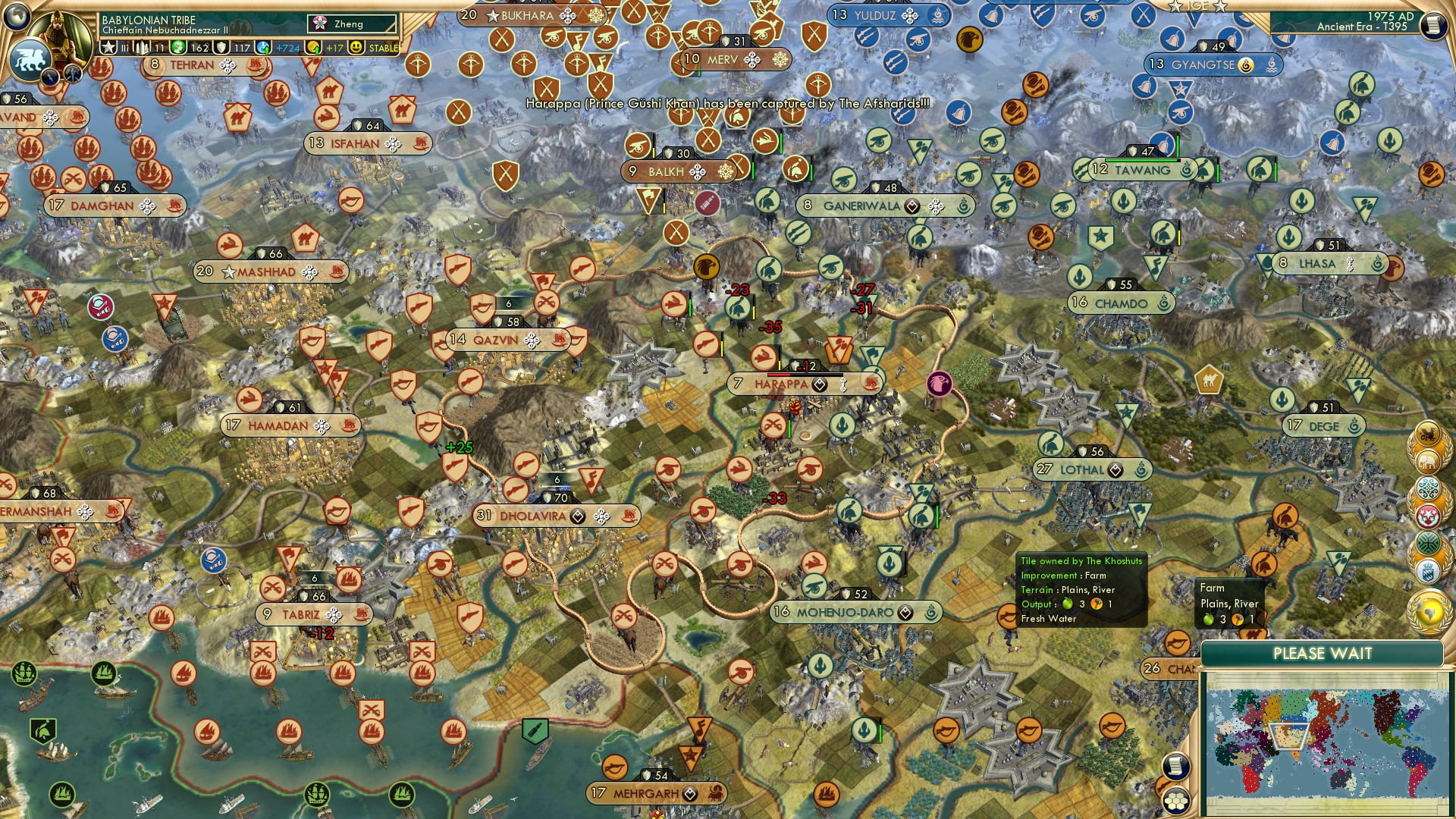Image resolution: width=1456 pixels, height=819 pixels.
Task: Toggle strategic view with the hex grid icon
Action: [1177, 802]
